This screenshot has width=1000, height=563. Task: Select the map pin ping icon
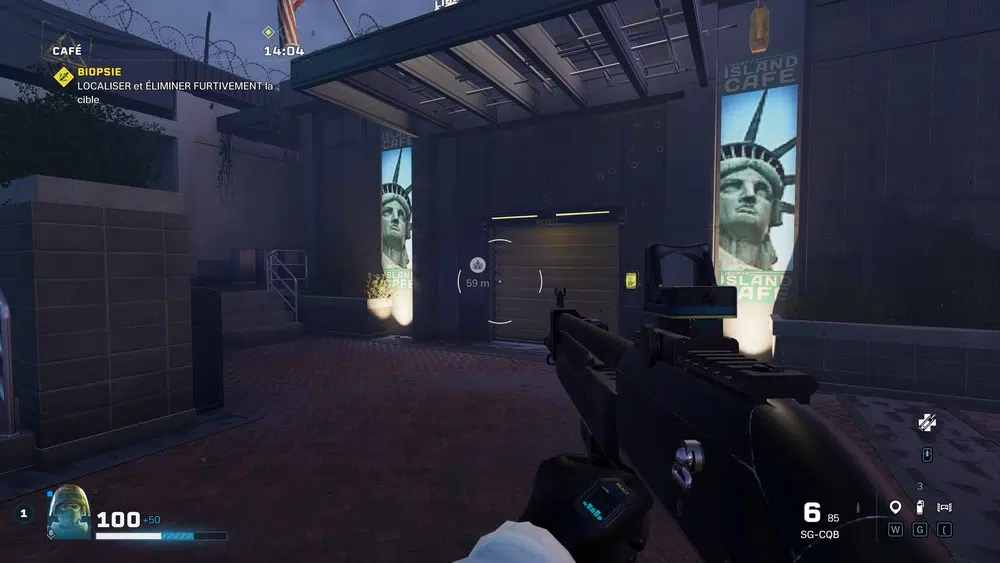coord(895,507)
